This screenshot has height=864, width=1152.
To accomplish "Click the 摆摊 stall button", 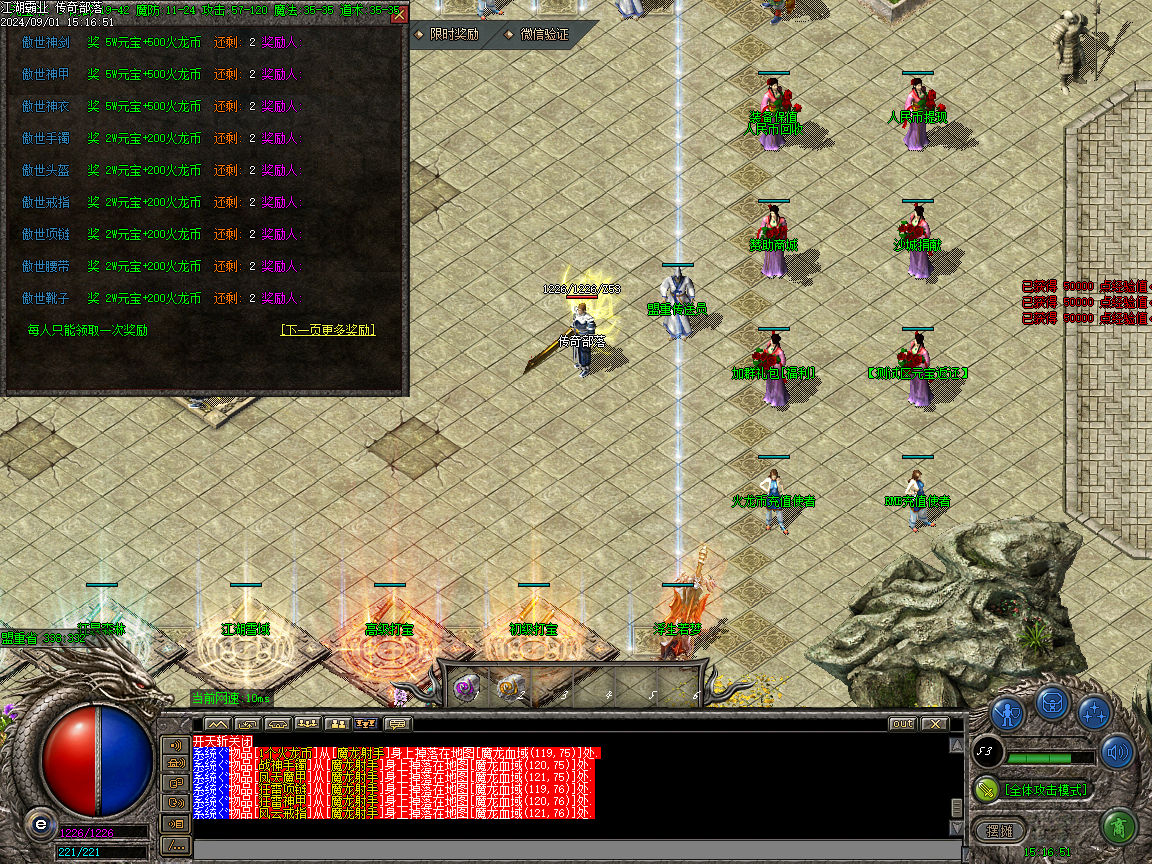I will pyautogui.click(x=1000, y=830).
